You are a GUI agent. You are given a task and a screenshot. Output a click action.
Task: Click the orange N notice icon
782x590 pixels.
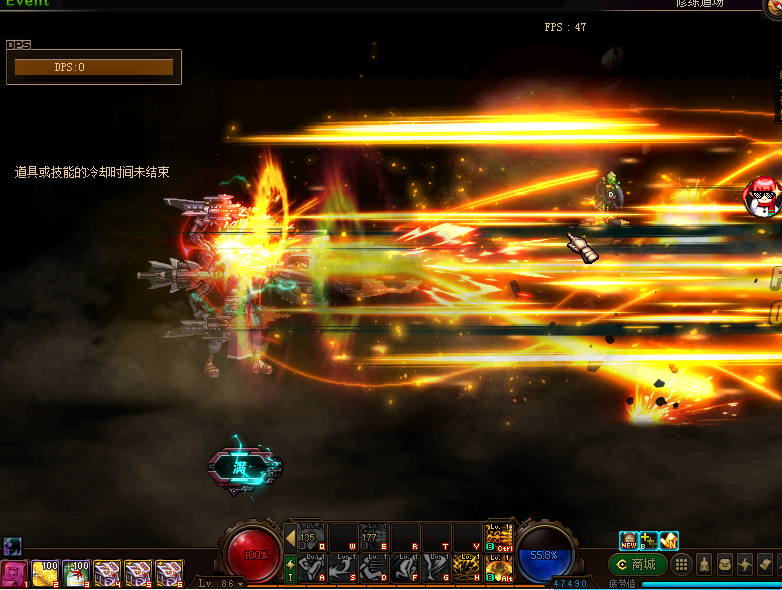(x=669, y=541)
